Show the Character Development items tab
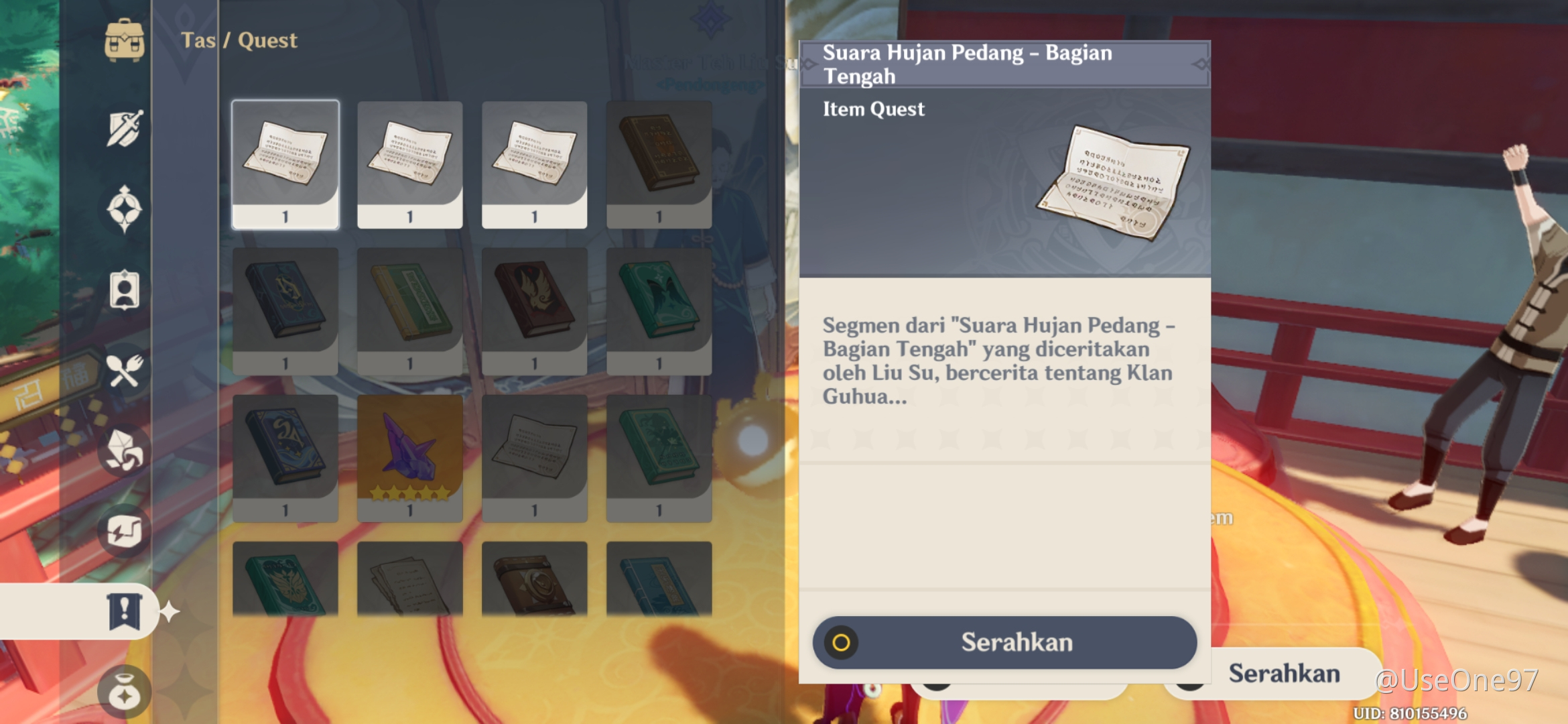Viewport: 1568px width, 724px height. 125,290
